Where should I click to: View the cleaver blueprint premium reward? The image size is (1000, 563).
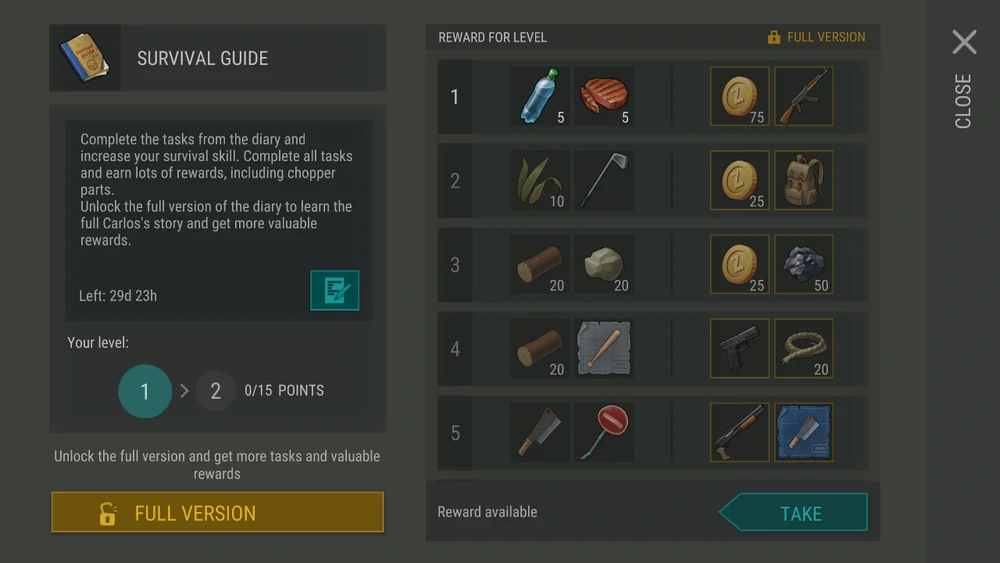(804, 433)
